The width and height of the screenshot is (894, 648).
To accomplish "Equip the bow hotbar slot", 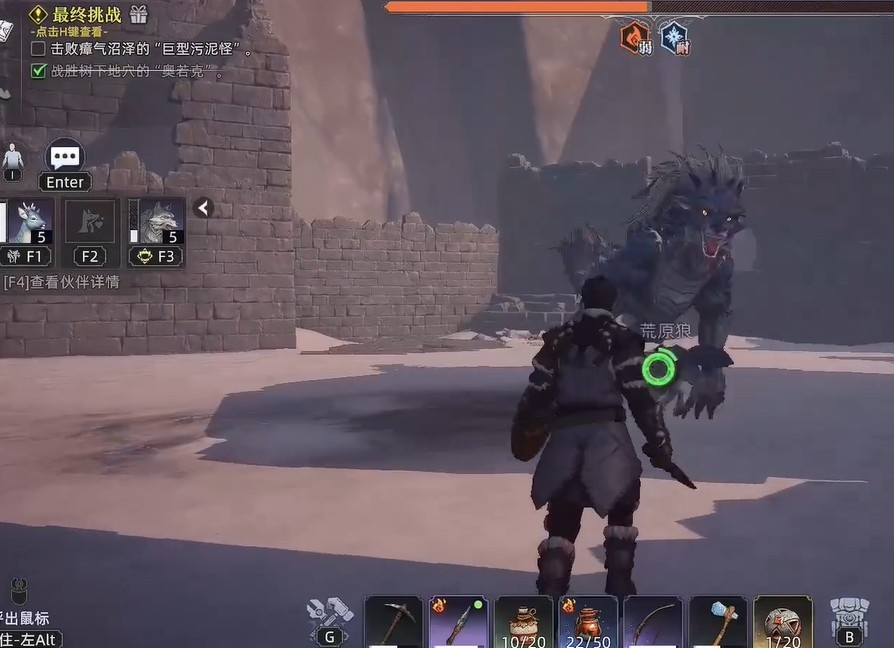I will (653, 621).
